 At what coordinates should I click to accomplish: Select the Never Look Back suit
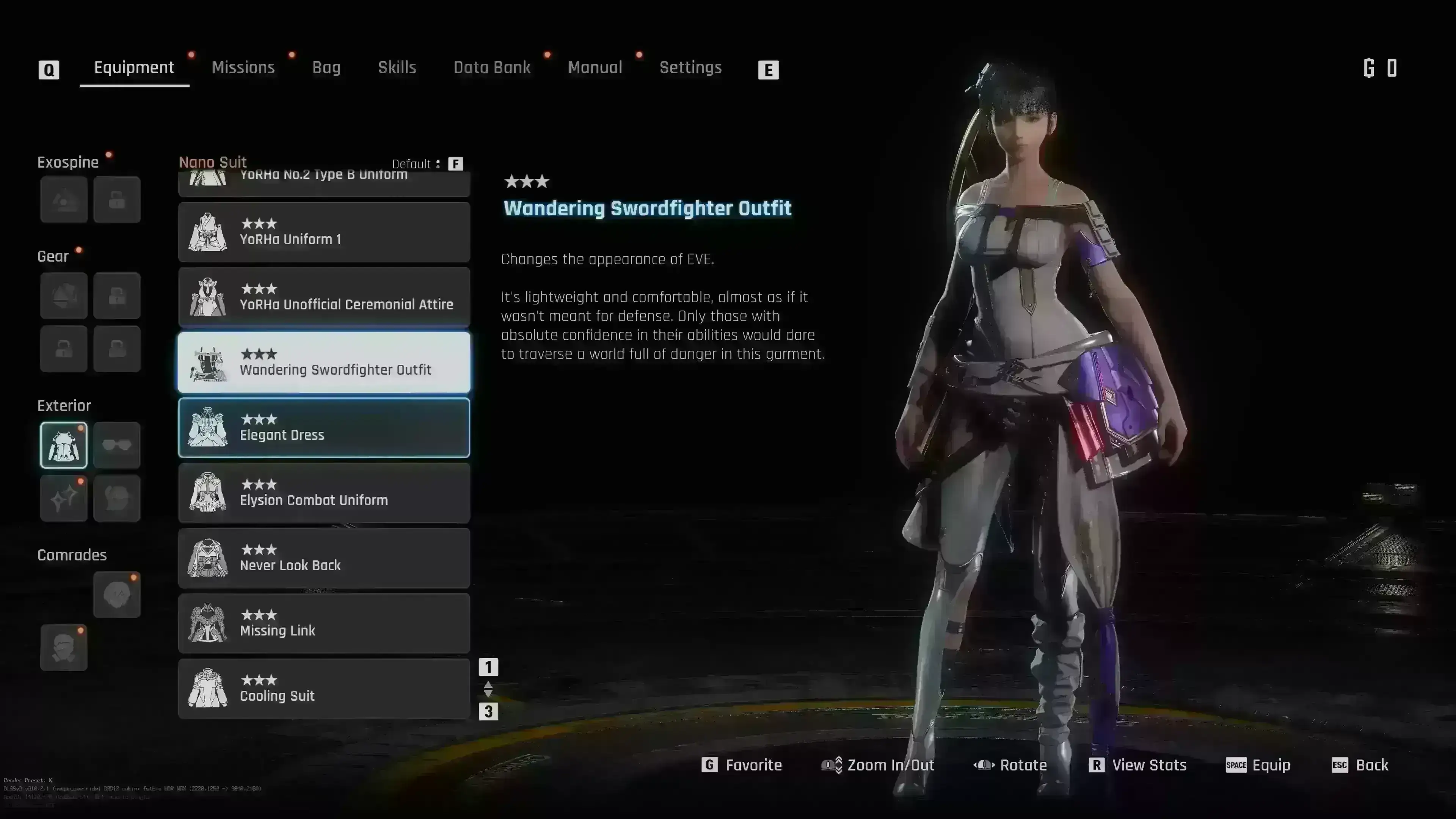pos(324,559)
